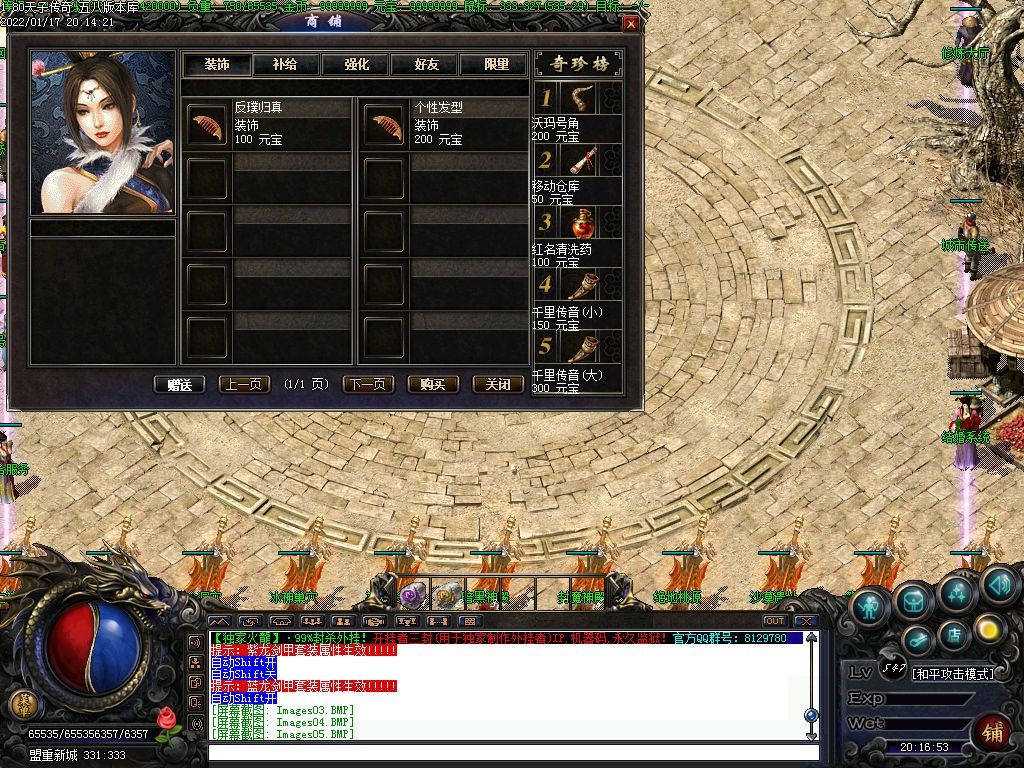Go to next page with 下一页
Screen dimensions: 1024x768
(368, 384)
